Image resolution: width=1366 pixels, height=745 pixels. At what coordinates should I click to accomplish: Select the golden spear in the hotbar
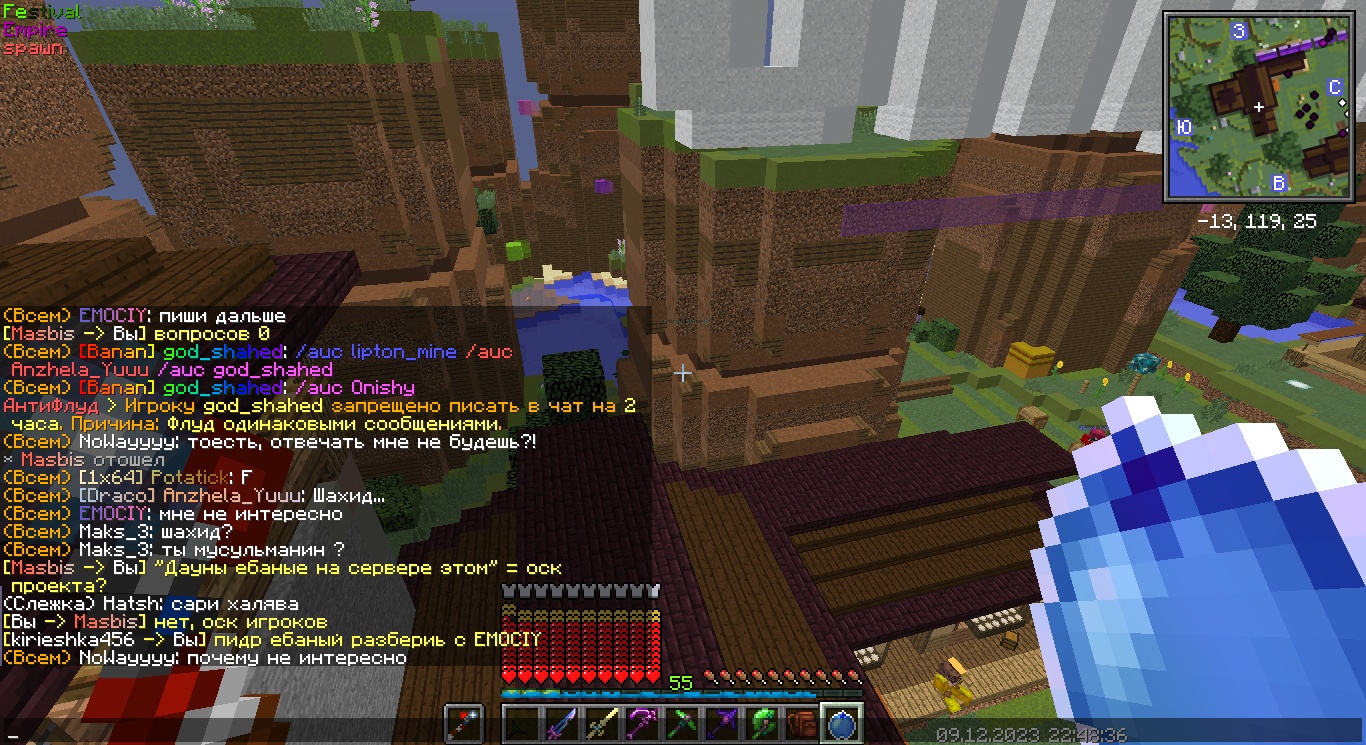click(x=602, y=722)
